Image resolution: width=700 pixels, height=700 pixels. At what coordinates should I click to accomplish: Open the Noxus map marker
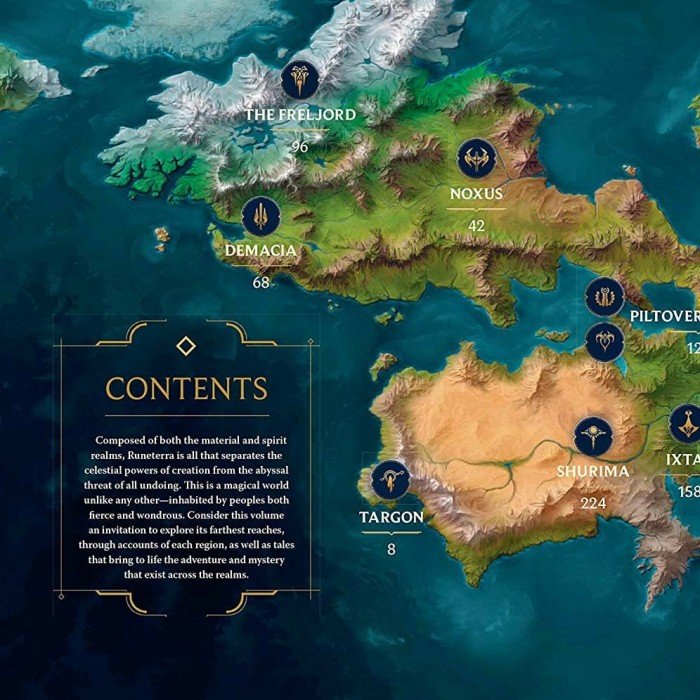476,159
